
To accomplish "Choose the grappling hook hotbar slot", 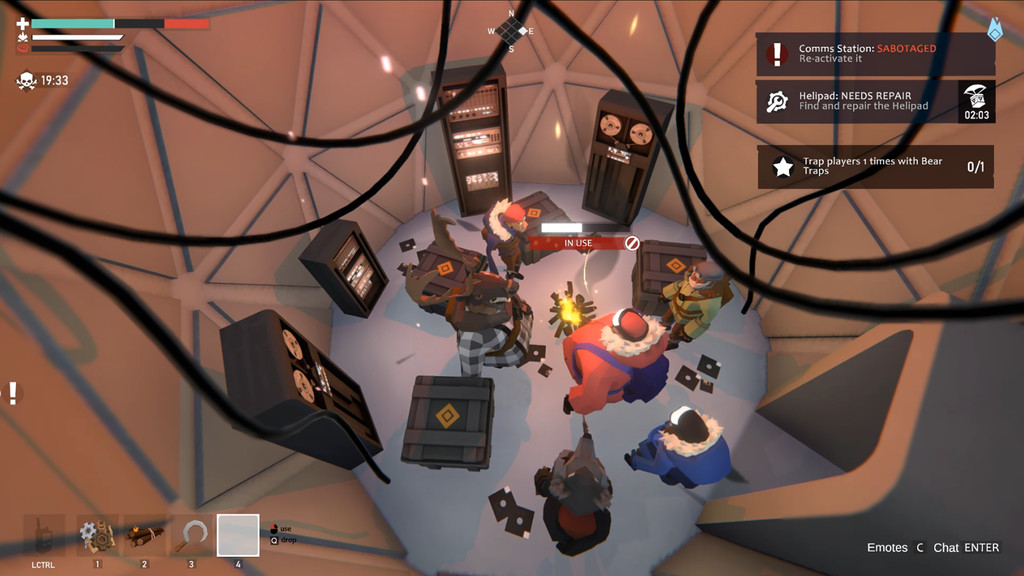I will click(190, 536).
